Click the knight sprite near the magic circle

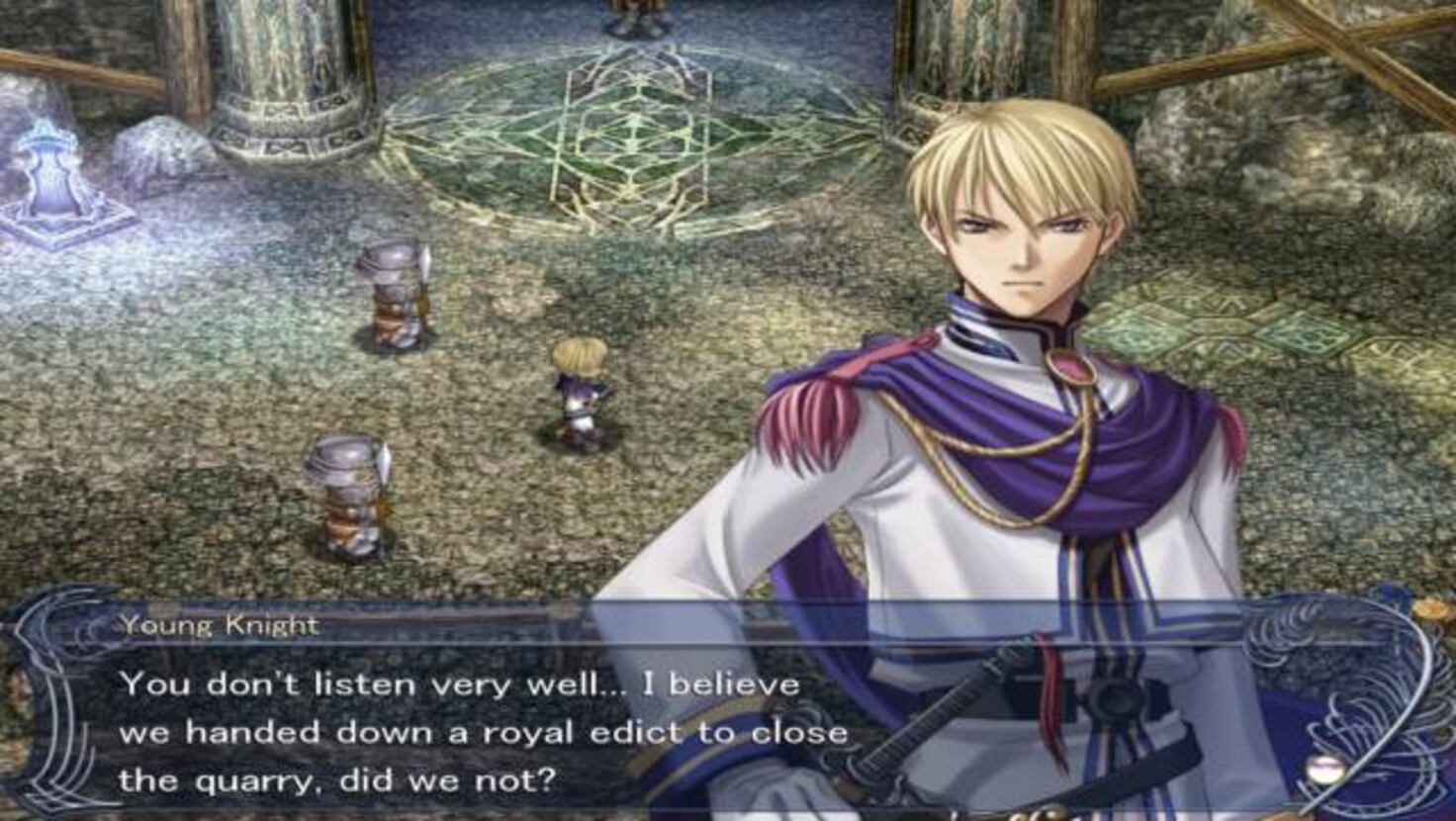[394, 292]
